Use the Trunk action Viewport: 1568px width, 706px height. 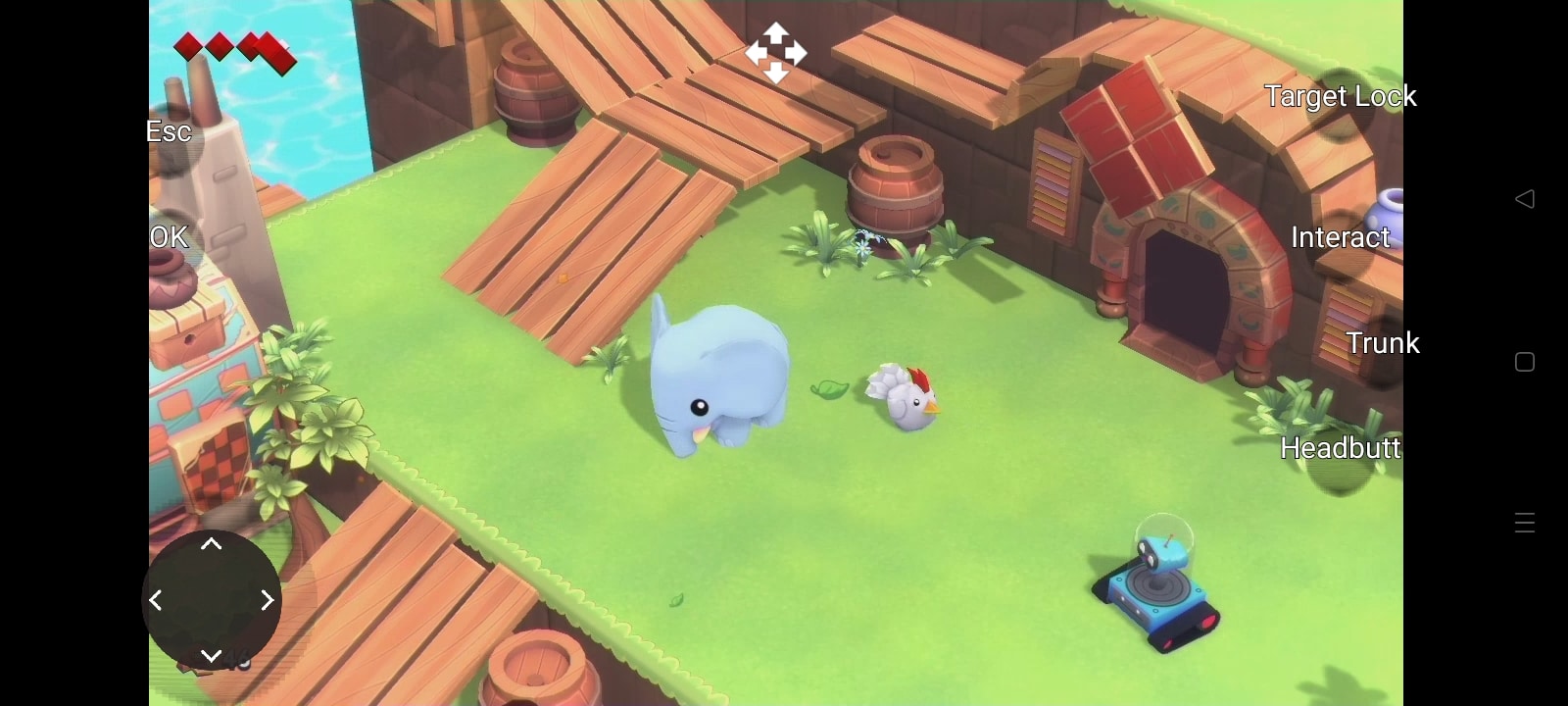1384,343
